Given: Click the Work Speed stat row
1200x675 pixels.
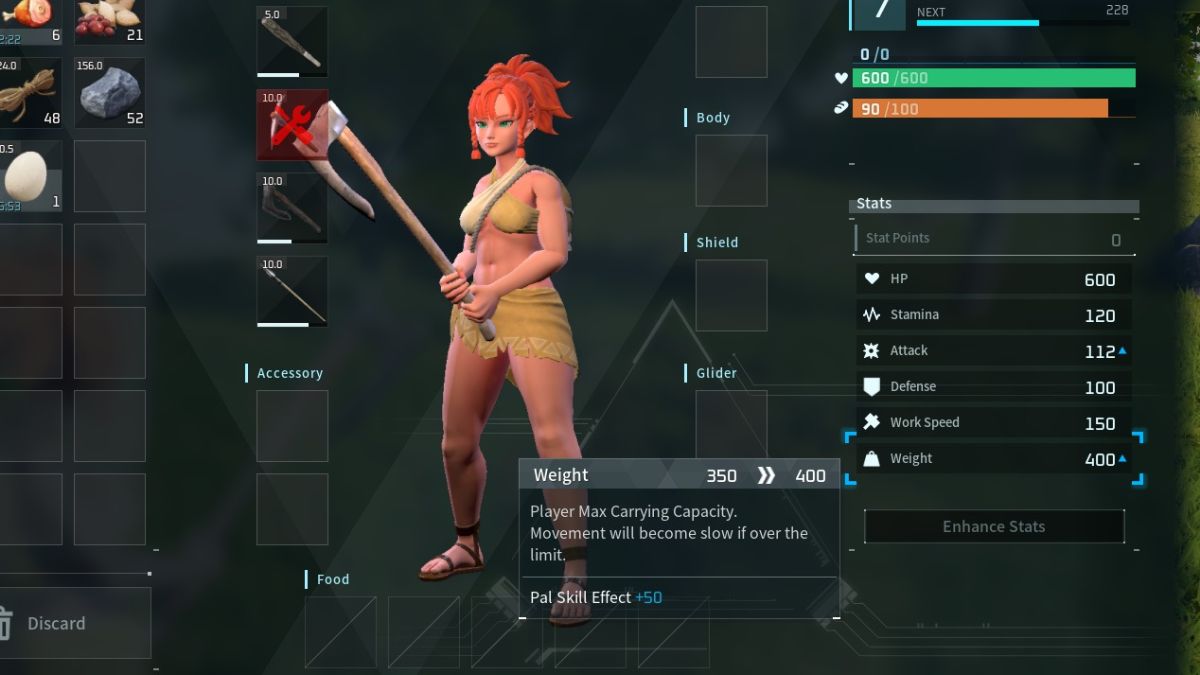Looking at the screenshot, I should 994,423.
